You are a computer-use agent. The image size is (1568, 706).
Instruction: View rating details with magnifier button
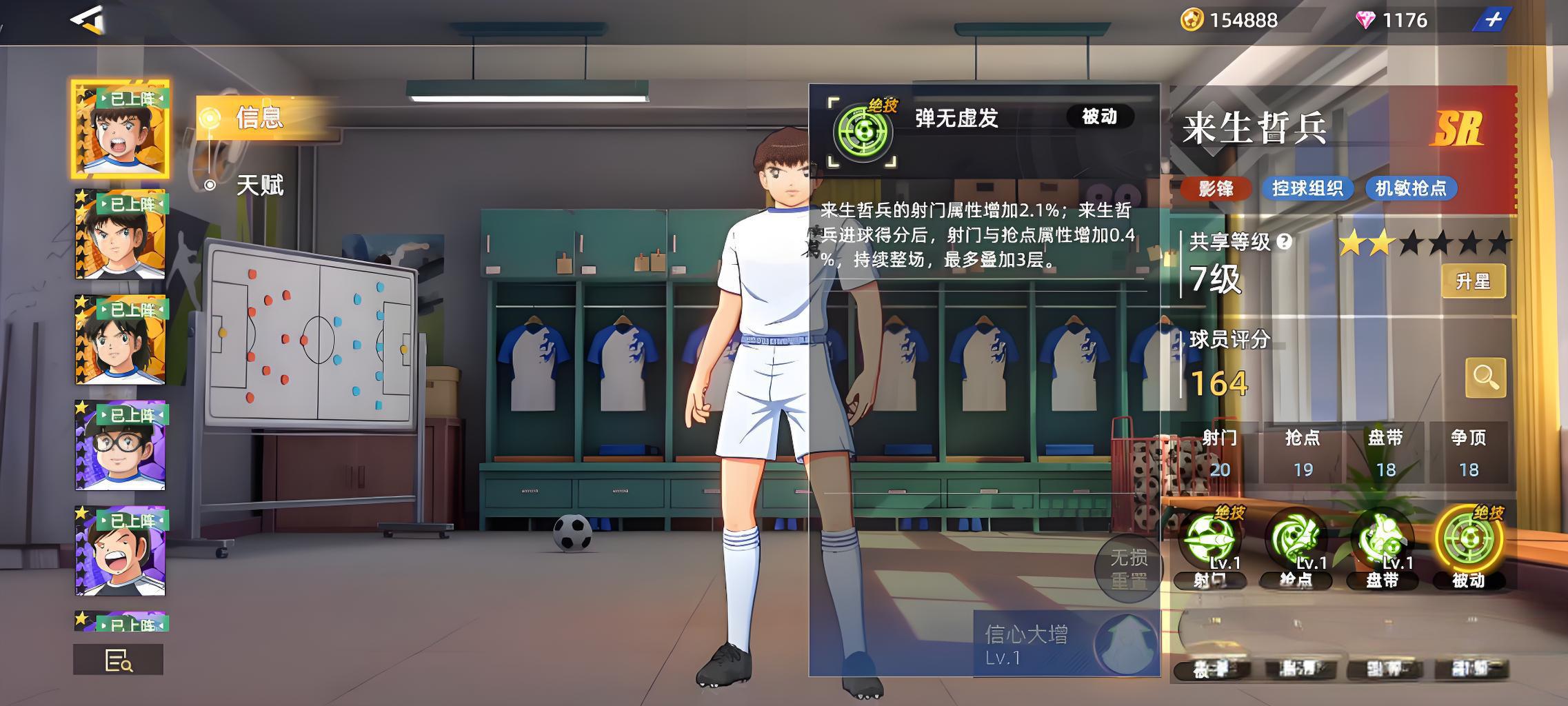tap(1485, 377)
